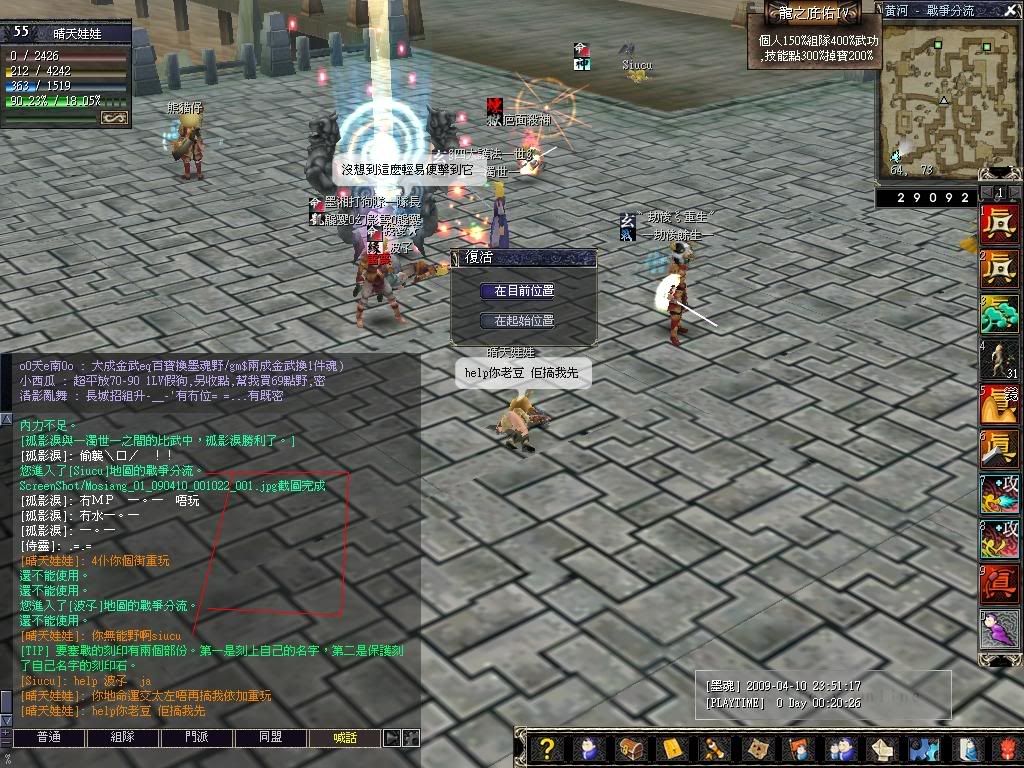1024x768 pixels.
Task: Open help with the yellow question mark
Action: (547, 748)
